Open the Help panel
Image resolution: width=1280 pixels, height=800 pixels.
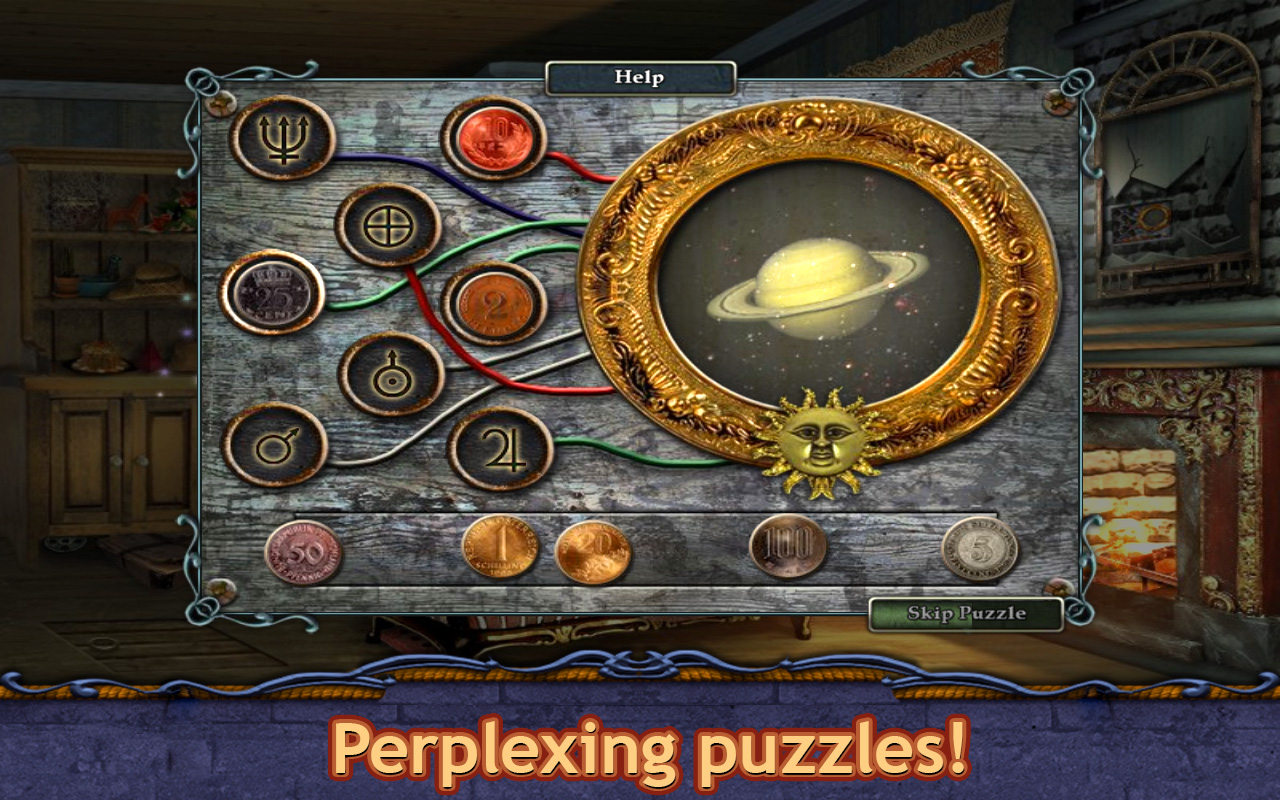pos(641,75)
